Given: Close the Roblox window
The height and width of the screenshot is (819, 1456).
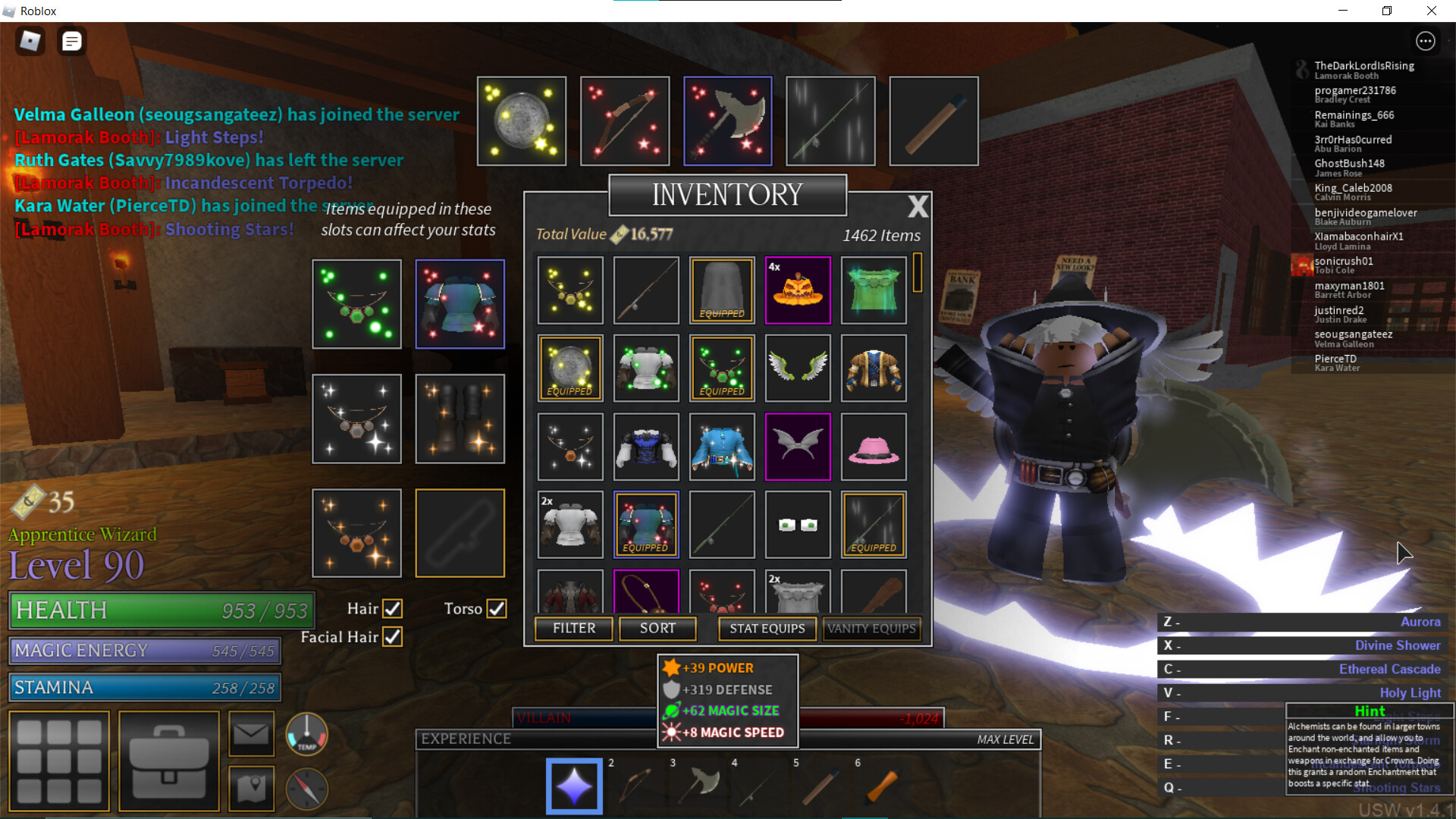Looking at the screenshot, I should click(x=1431, y=11).
